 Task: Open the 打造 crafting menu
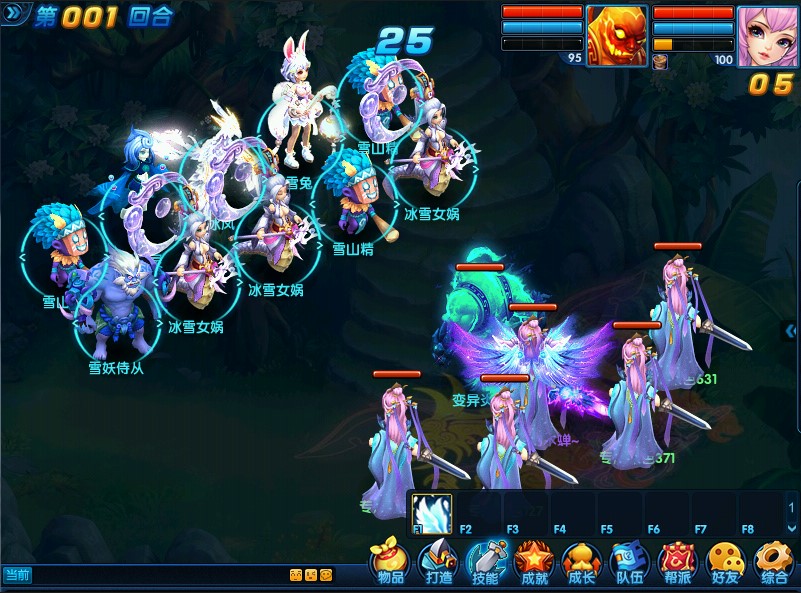click(x=438, y=562)
